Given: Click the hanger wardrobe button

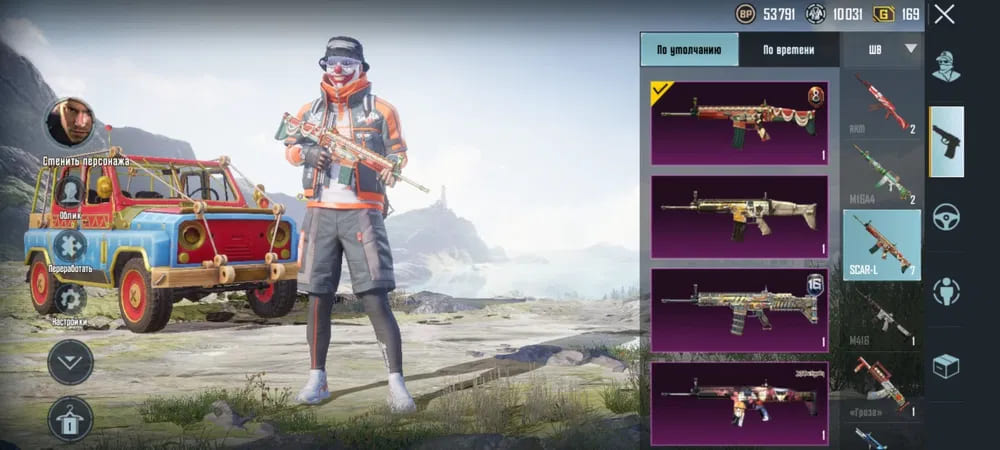Looking at the screenshot, I should [x=70, y=419].
